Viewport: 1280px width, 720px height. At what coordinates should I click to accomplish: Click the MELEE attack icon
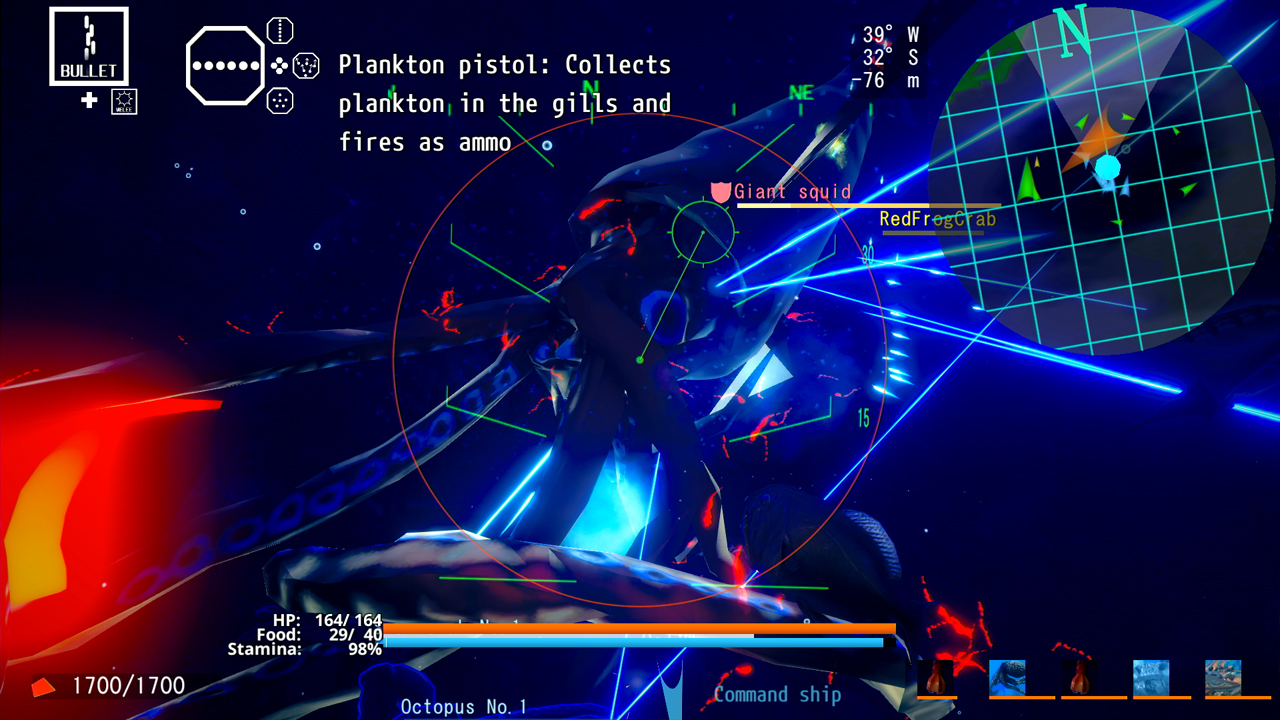(124, 101)
